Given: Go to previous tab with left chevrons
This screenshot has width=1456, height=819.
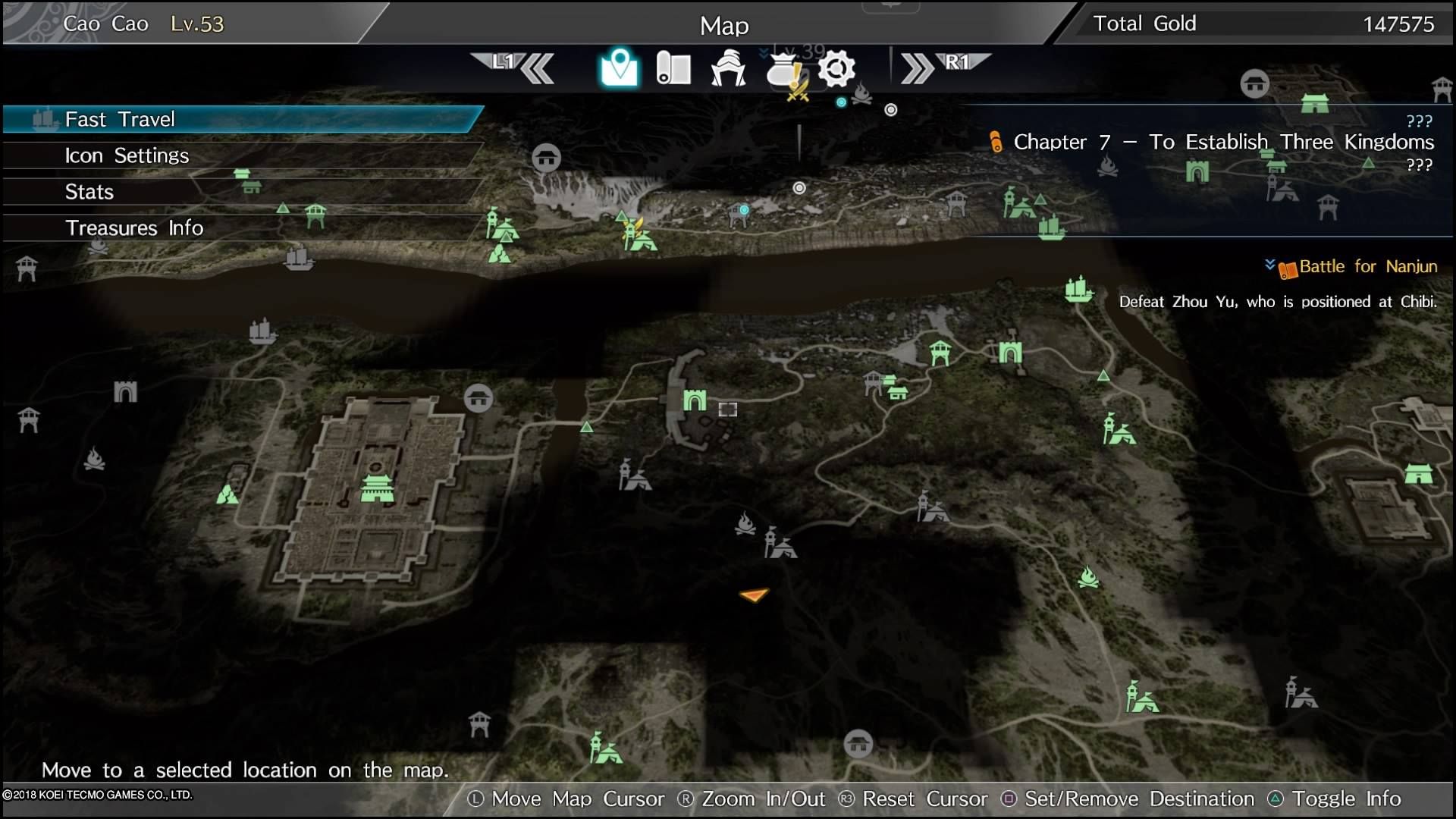Looking at the screenshot, I should (537, 68).
